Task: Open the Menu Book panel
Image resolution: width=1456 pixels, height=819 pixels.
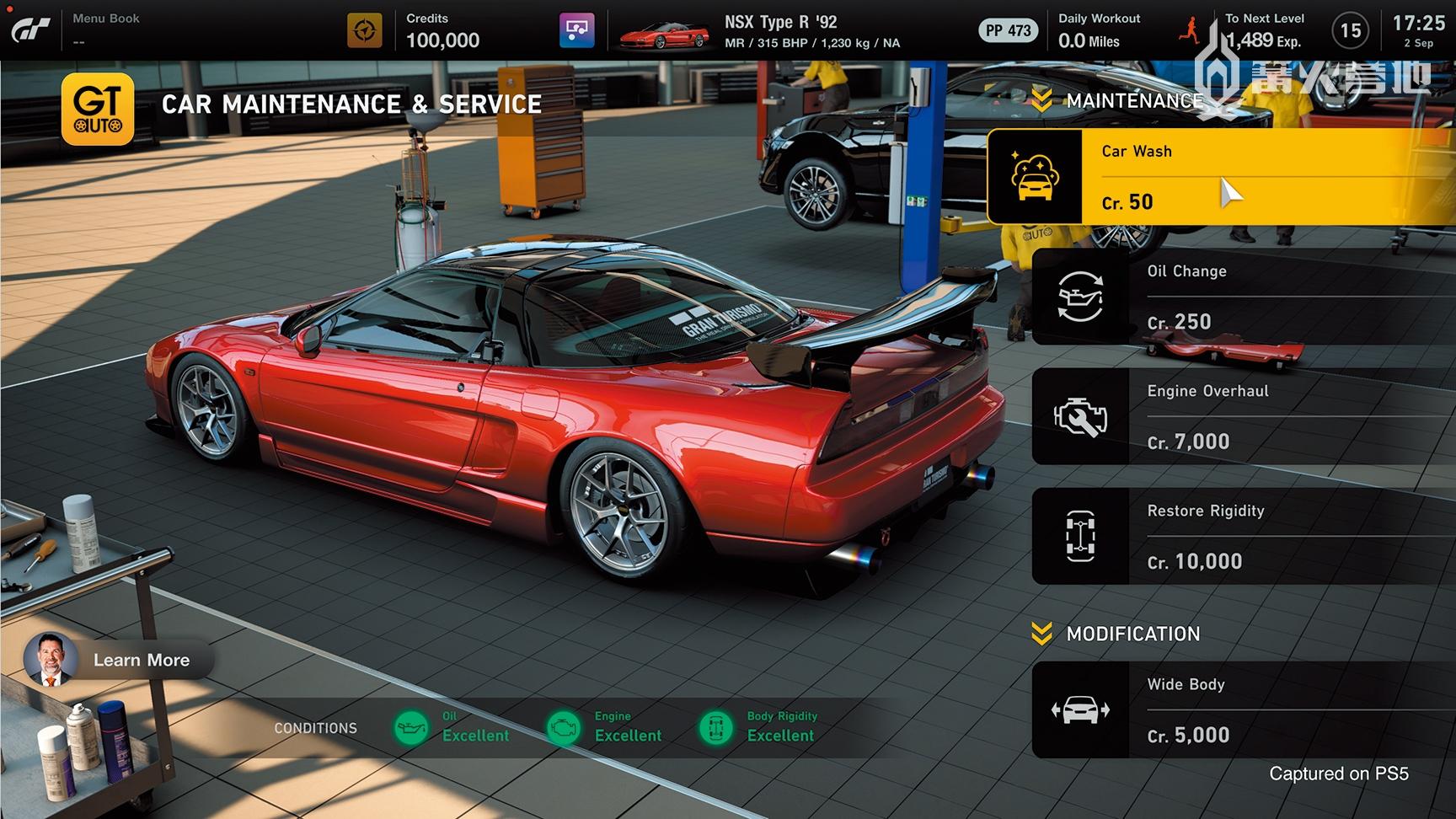Action: 106,29
